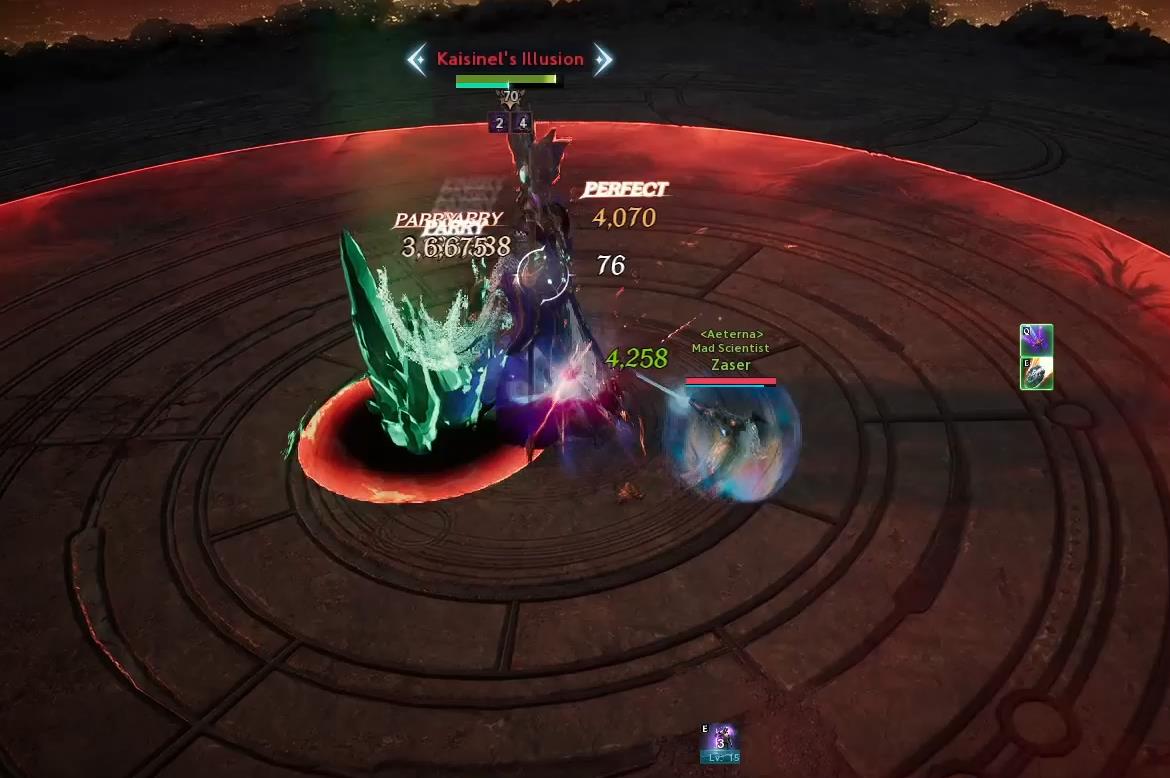Inspect the debuff icon showing 2 stacks
Viewport: 1170px width, 778px height.
[499, 124]
